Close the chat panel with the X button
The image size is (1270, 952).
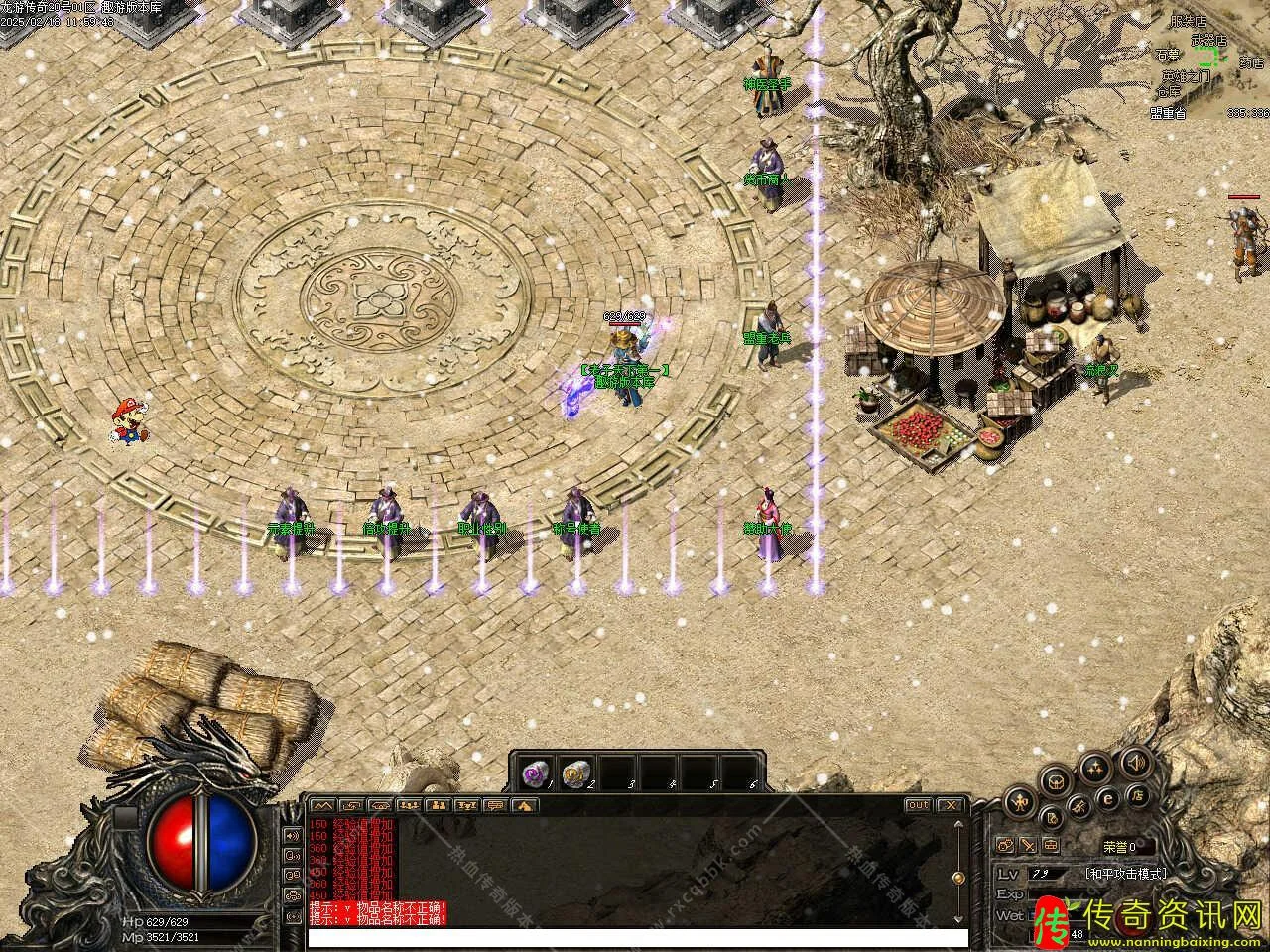coord(951,805)
